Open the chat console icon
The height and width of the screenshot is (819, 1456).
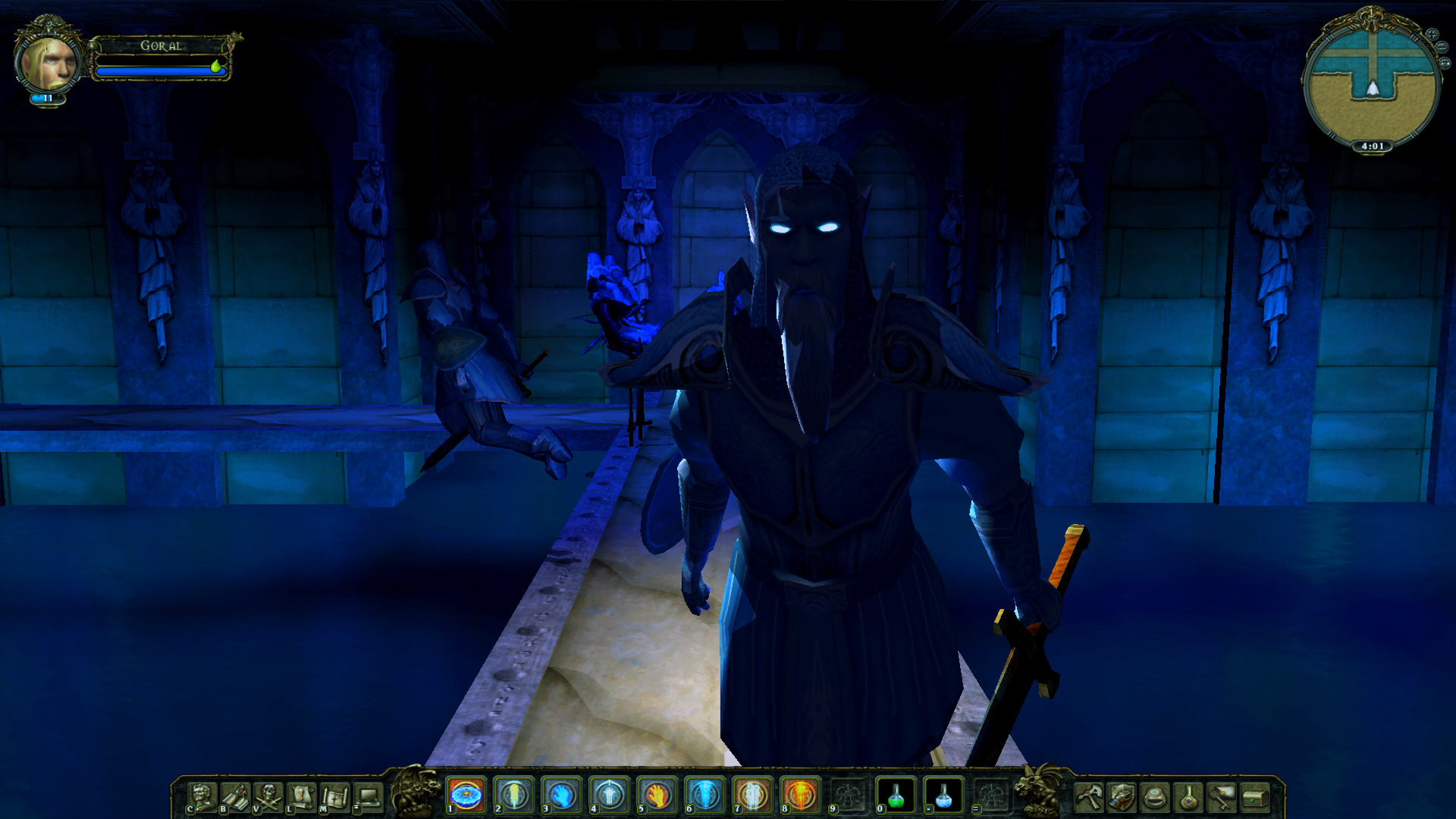tap(369, 796)
